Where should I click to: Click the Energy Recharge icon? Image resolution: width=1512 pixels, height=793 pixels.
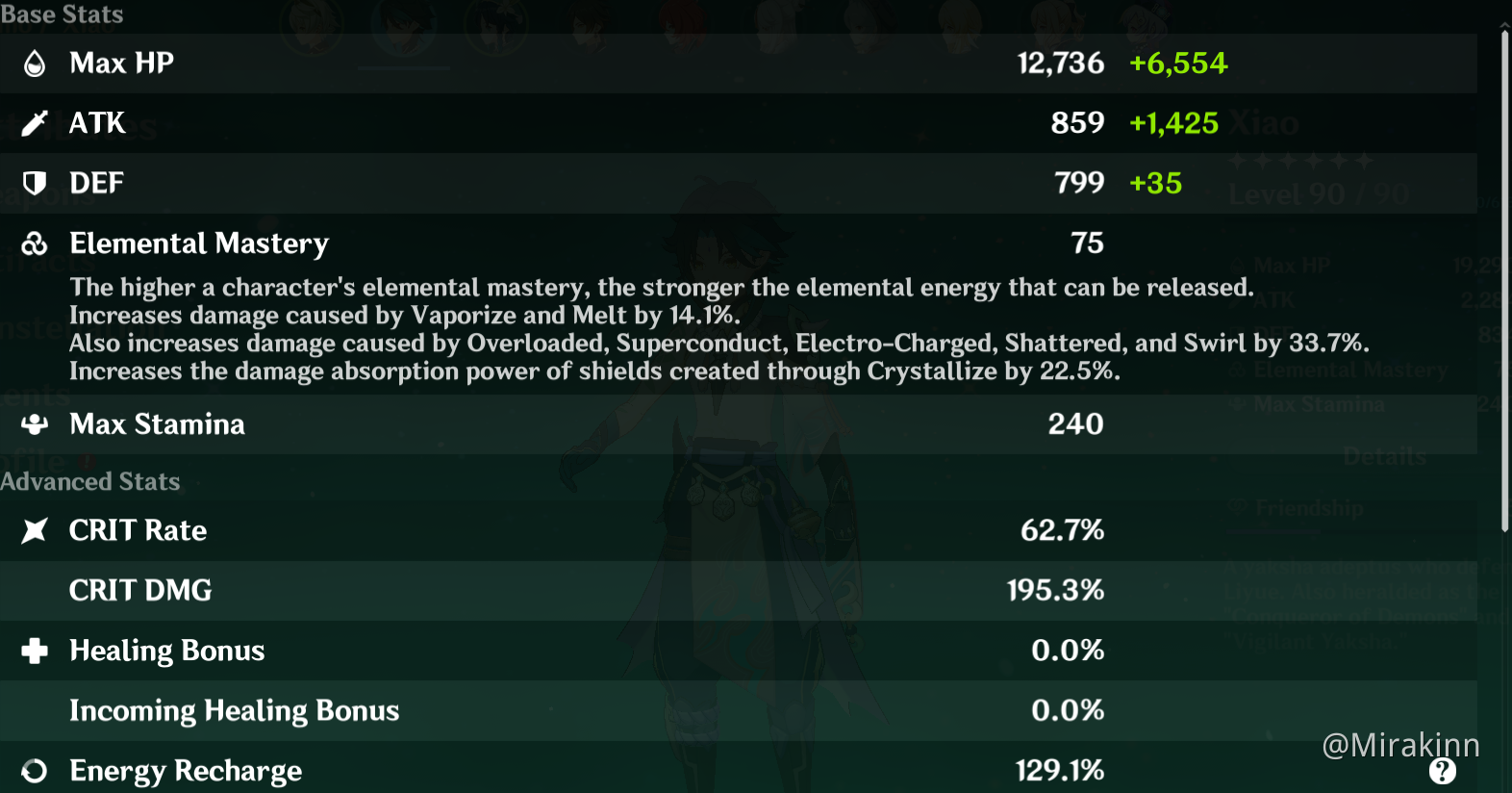click(x=35, y=770)
